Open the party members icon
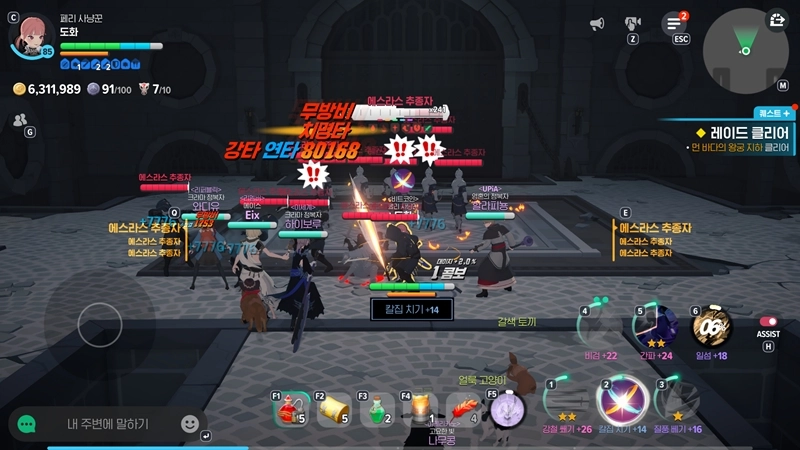 [x=20, y=120]
